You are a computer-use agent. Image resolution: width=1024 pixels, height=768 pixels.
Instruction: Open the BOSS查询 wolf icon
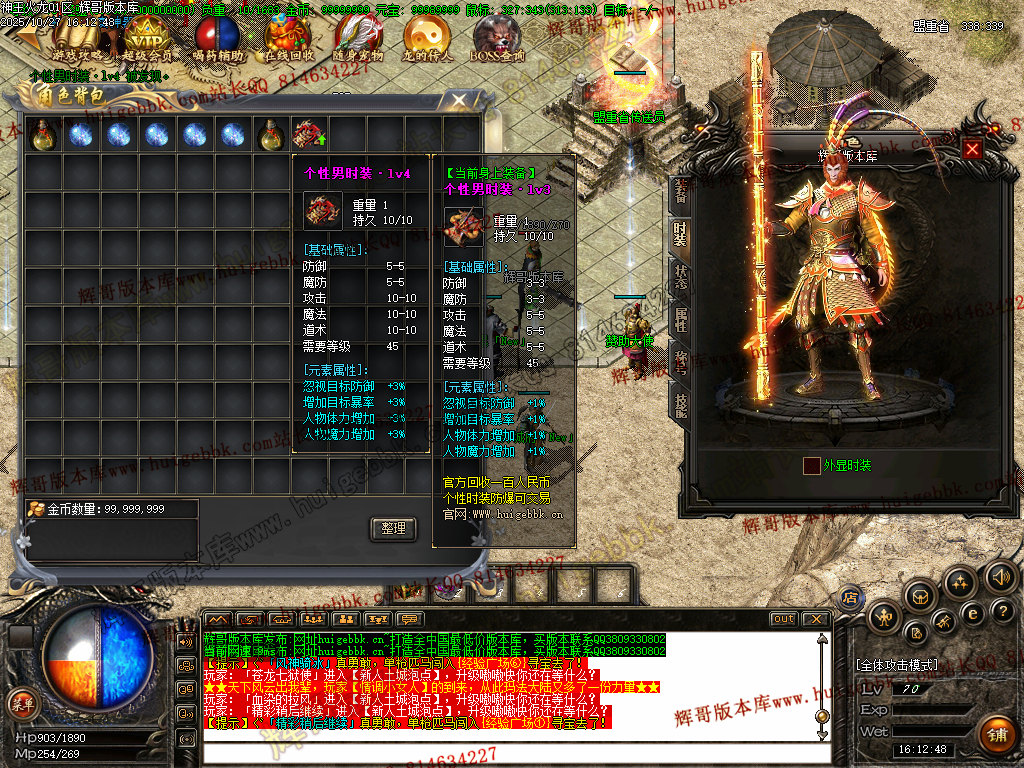497,40
